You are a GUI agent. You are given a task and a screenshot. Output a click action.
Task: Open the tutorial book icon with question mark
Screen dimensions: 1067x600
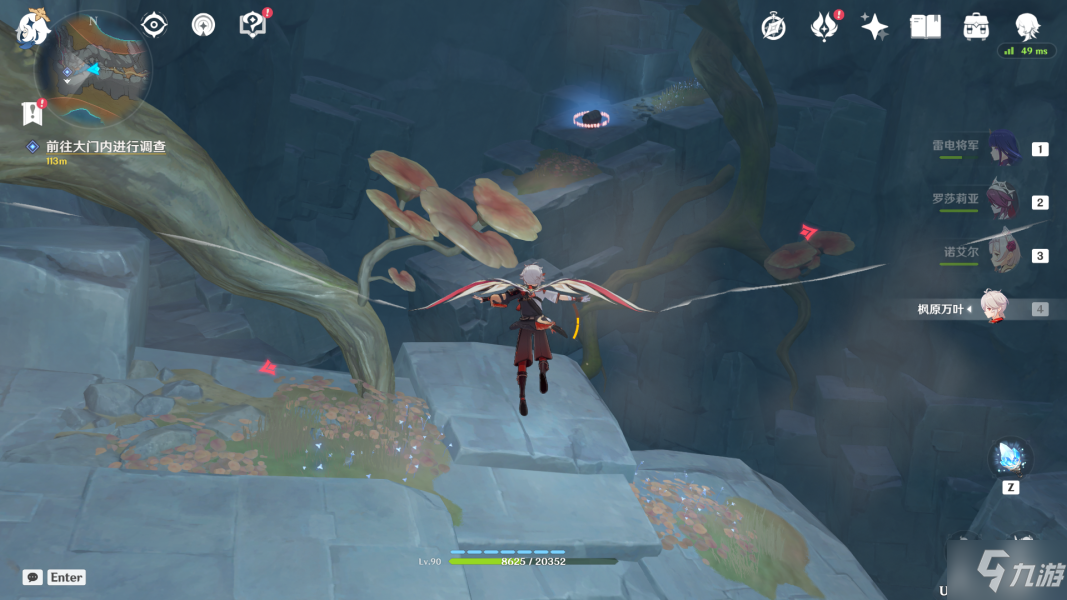pyautogui.click(x=253, y=25)
